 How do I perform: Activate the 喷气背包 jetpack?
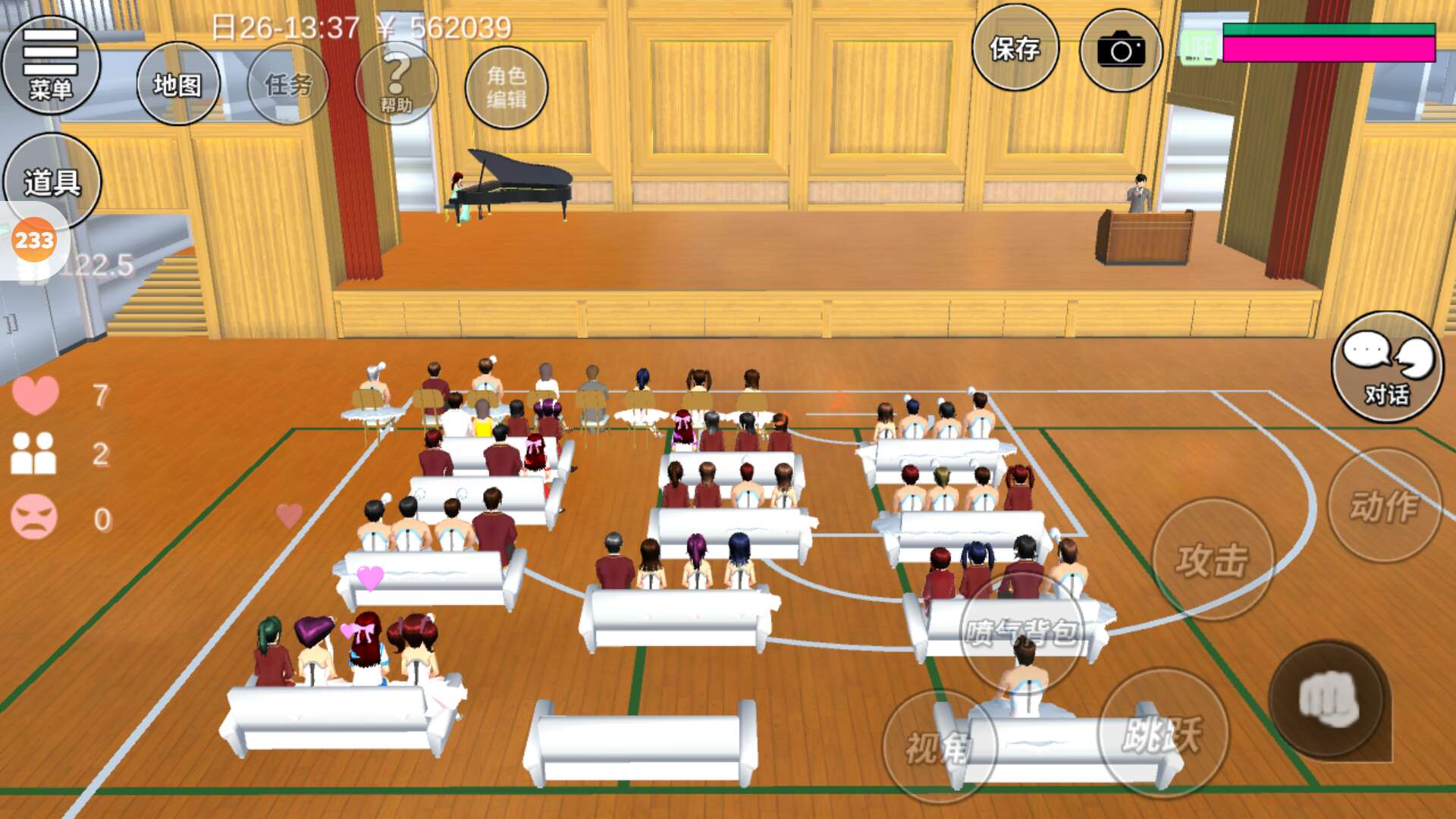[1022, 631]
